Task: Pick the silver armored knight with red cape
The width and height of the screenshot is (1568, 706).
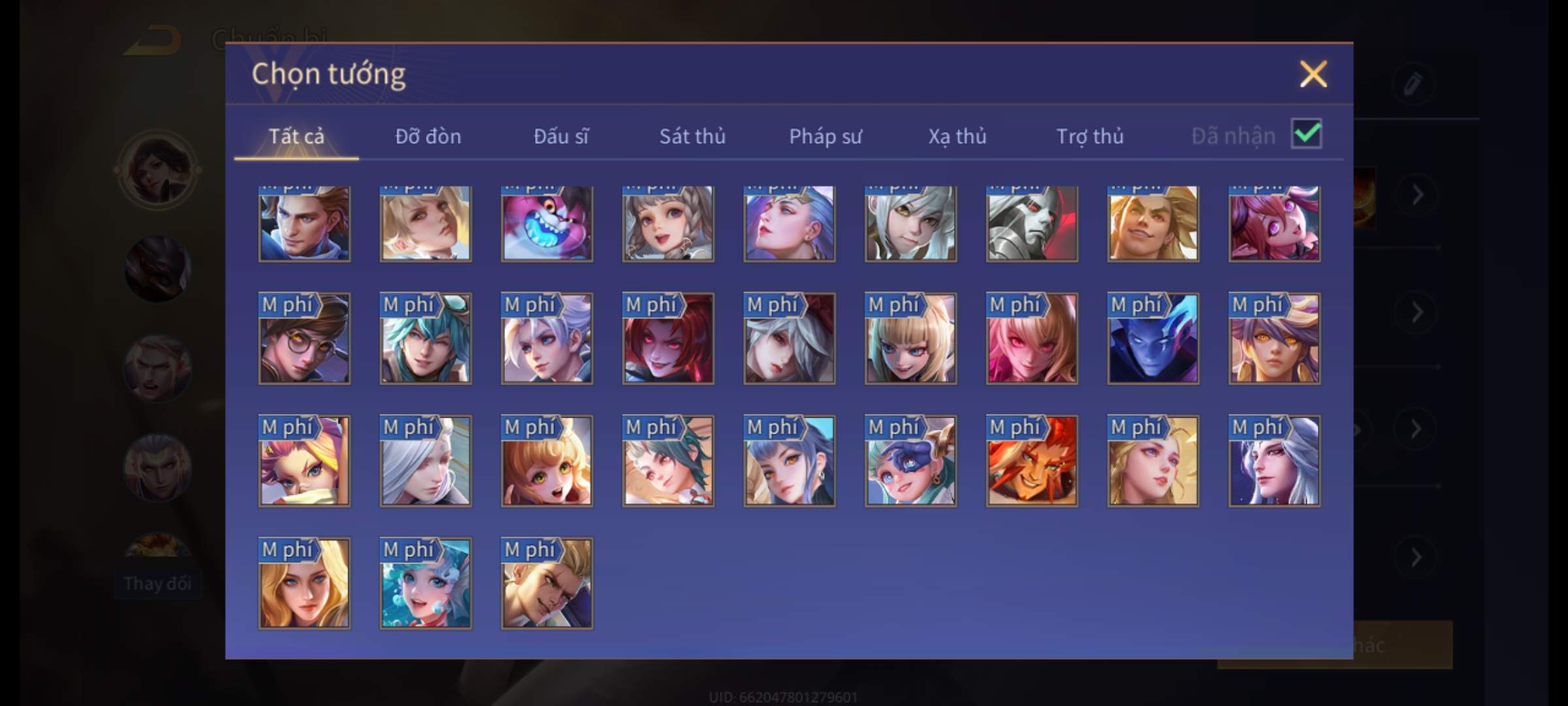Action: 1032,224
